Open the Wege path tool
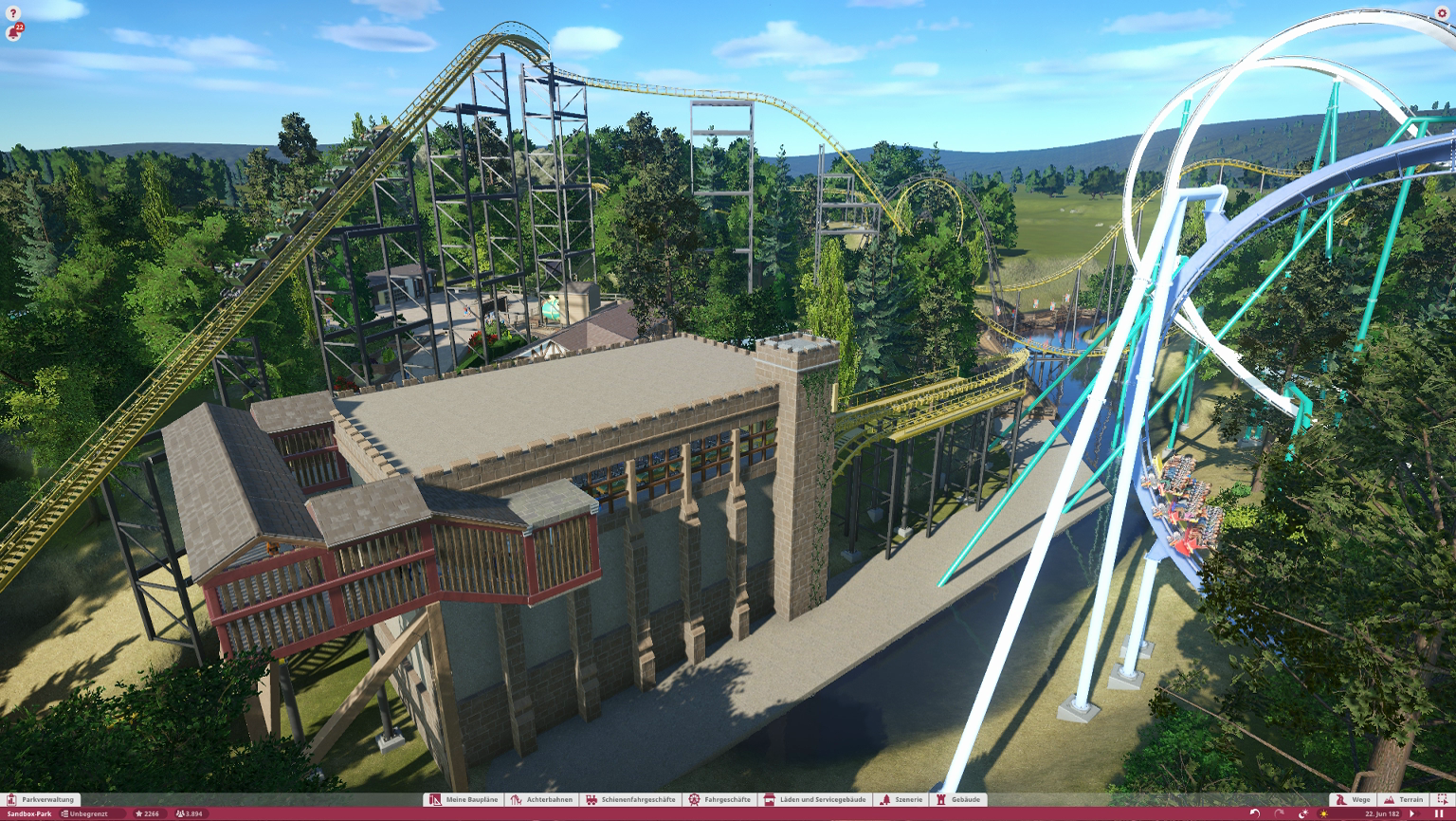This screenshot has height=821, width=1456. pos(1353,799)
